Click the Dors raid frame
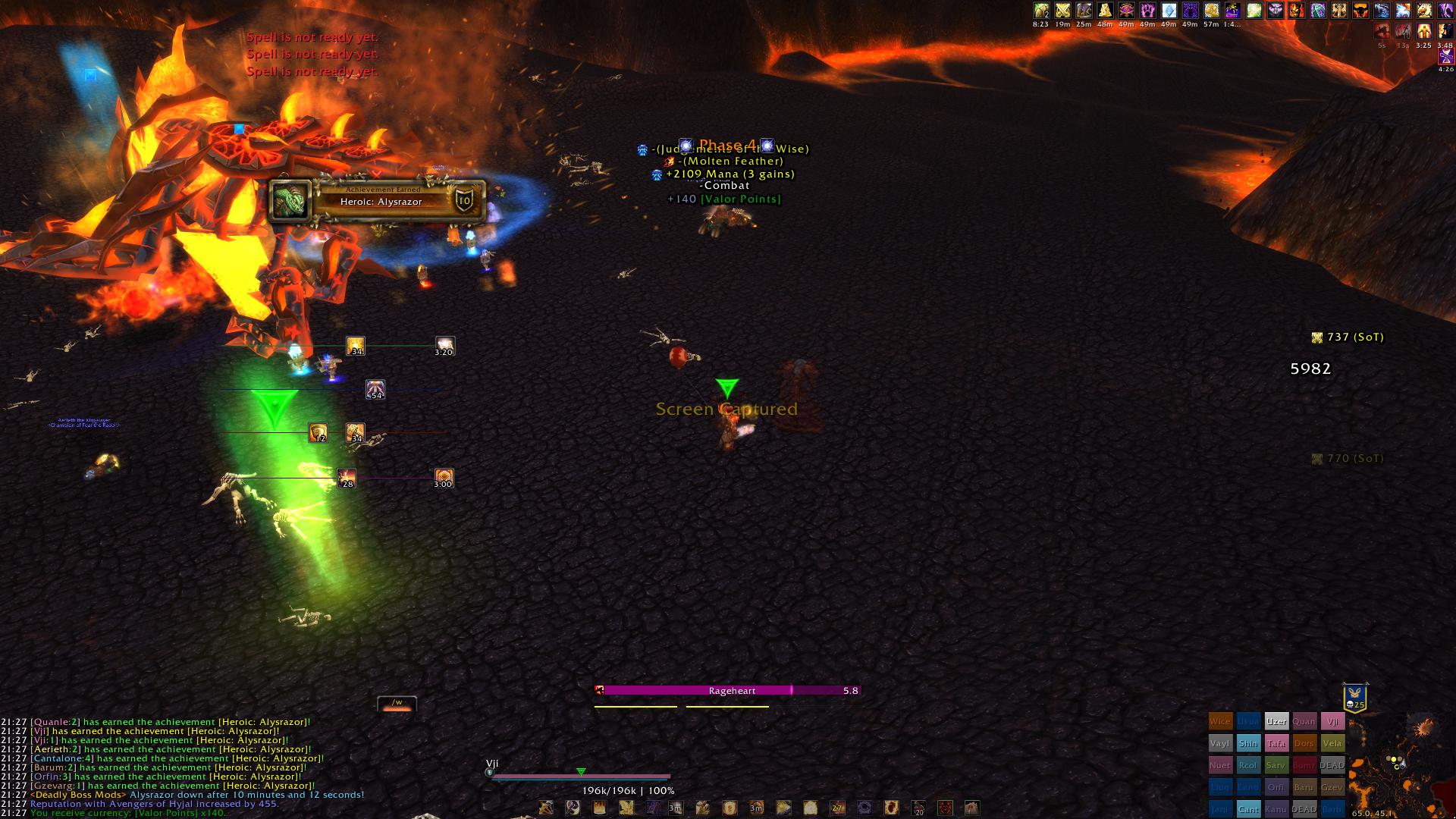The width and height of the screenshot is (1456, 819). point(1304,743)
